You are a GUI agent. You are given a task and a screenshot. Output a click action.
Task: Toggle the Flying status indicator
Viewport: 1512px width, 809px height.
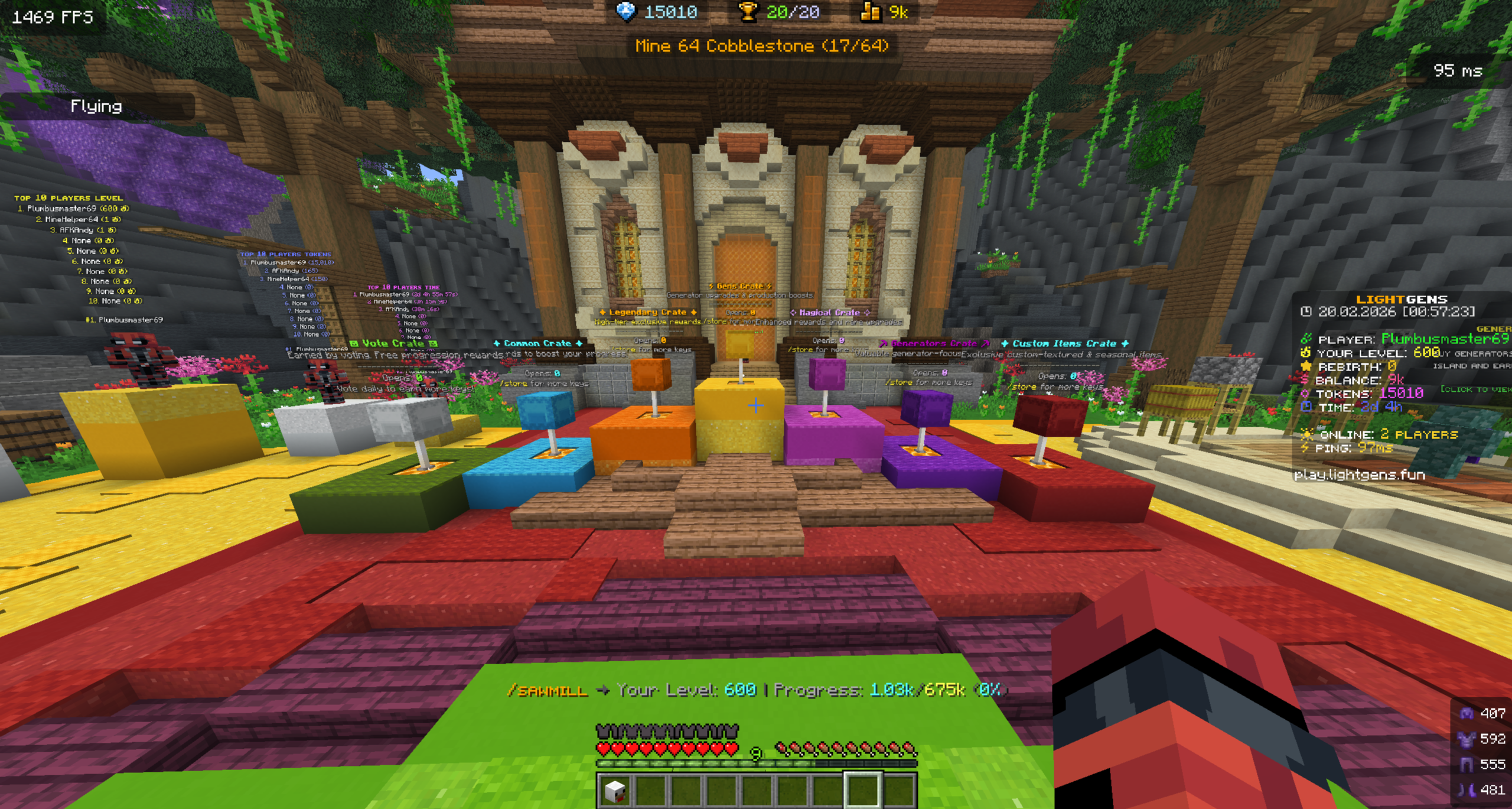[95, 106]
